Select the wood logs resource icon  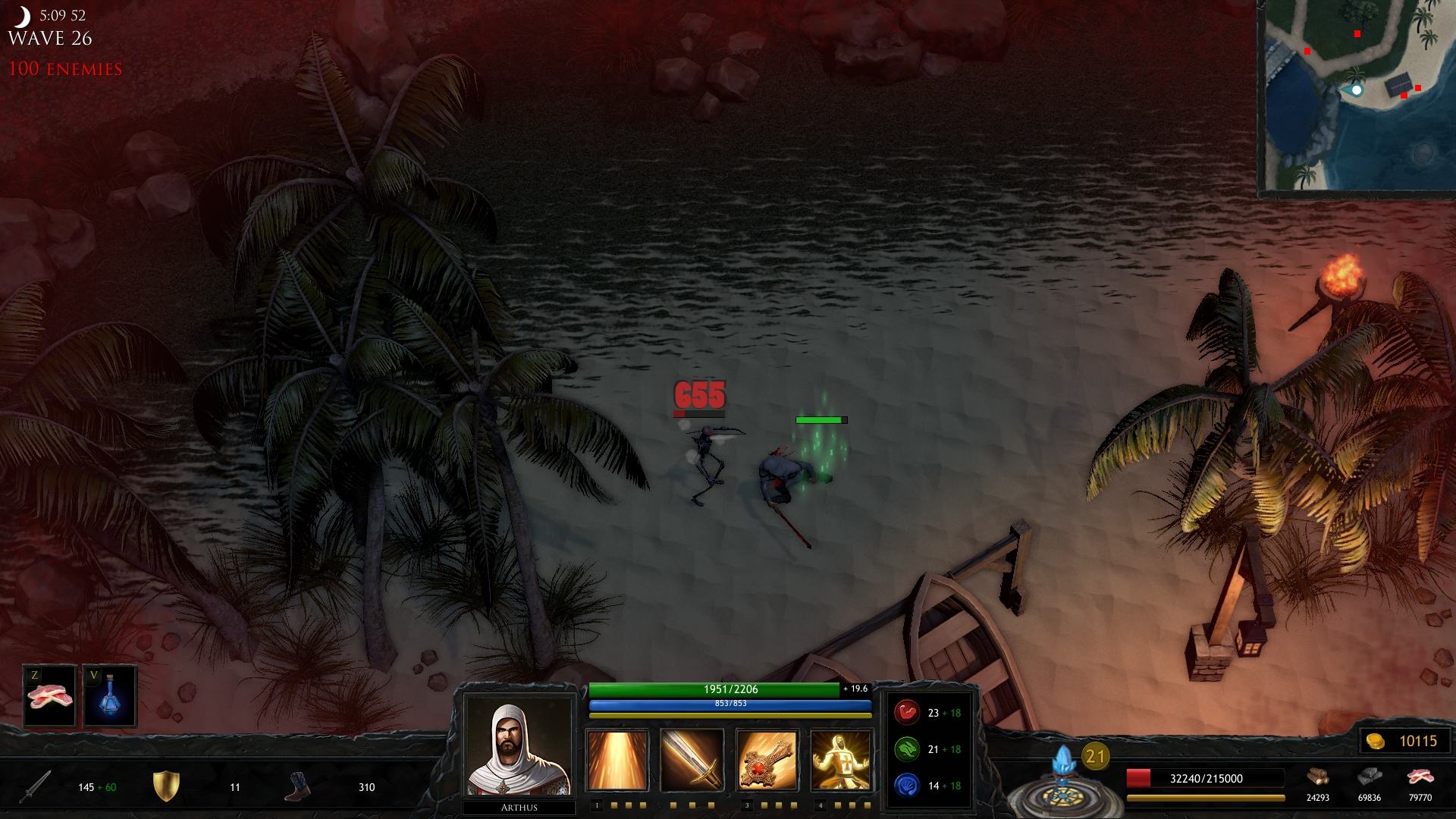pyautogui.click(x=1317, y=778)
